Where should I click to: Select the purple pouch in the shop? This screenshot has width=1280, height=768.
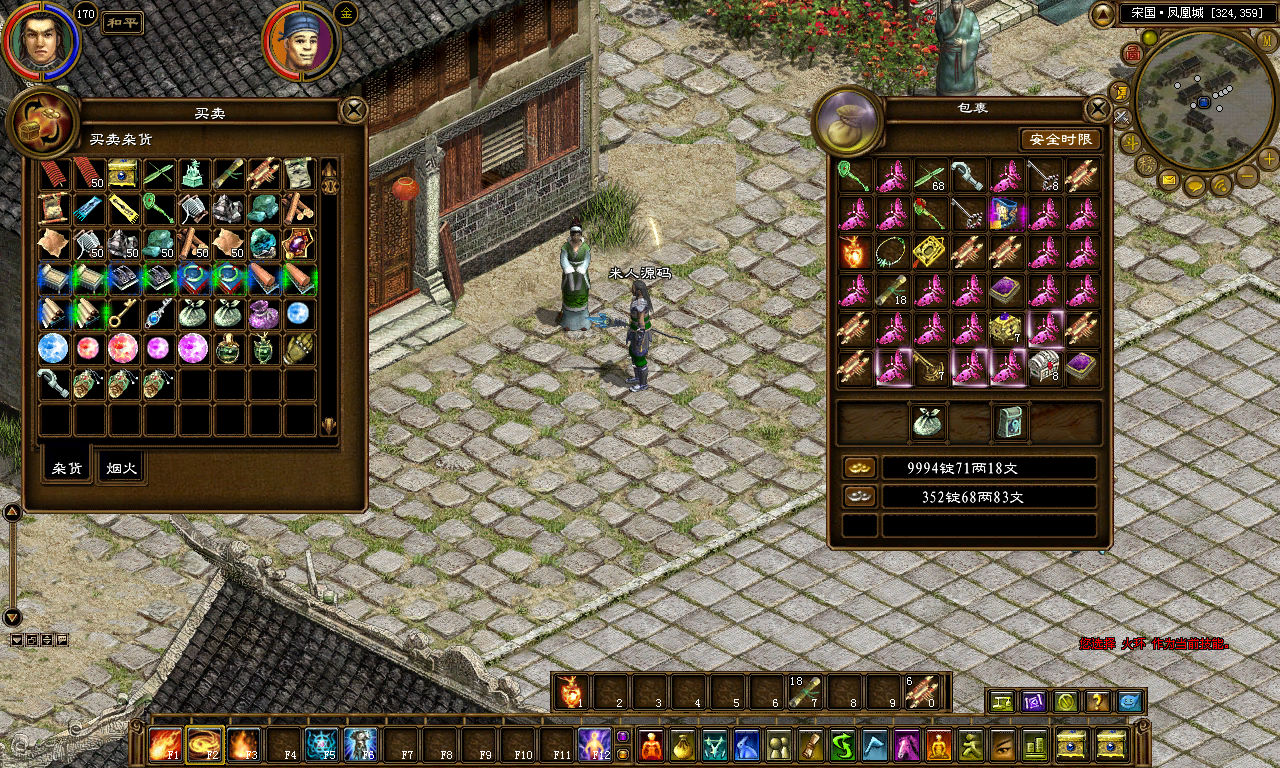point(264,313)
